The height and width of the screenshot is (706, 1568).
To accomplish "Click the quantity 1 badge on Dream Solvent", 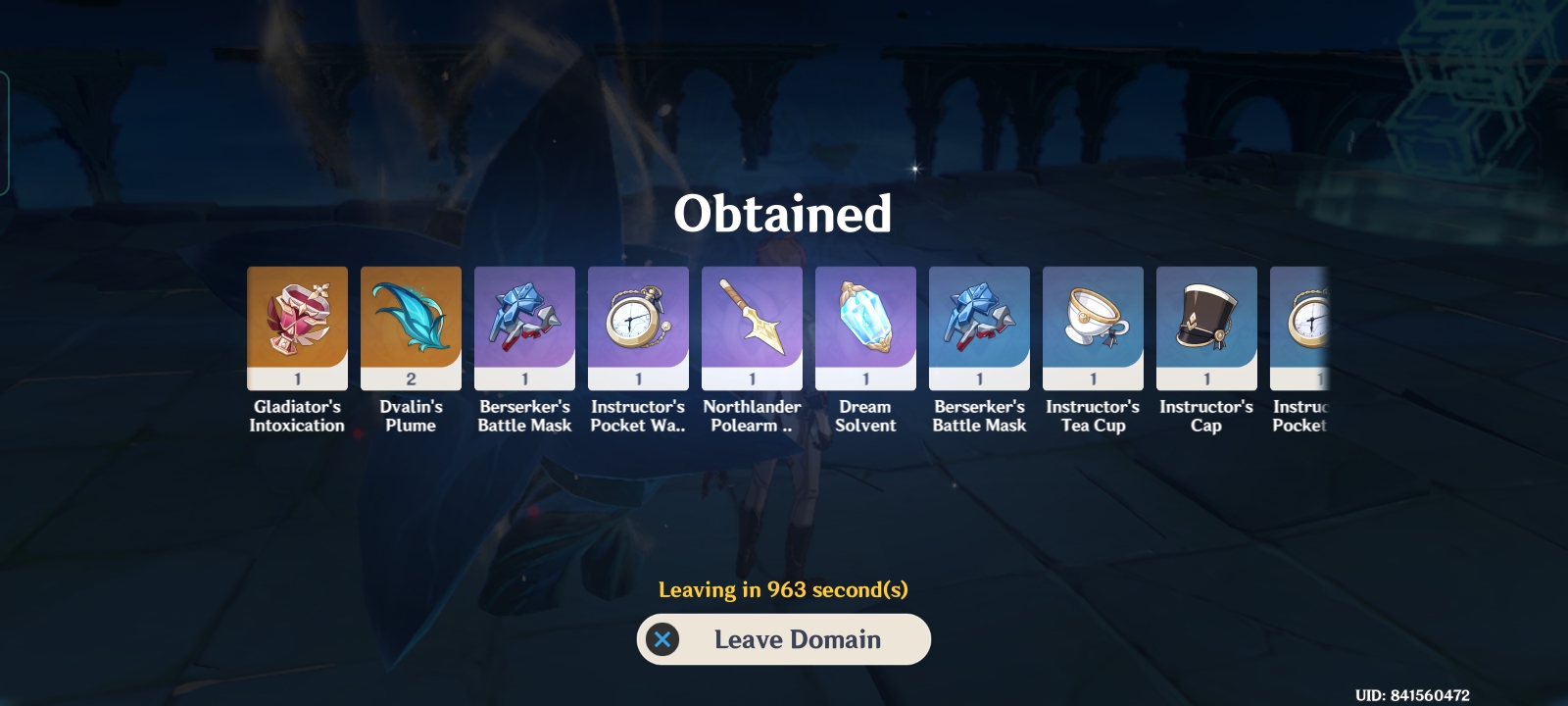I will point(865,378).
